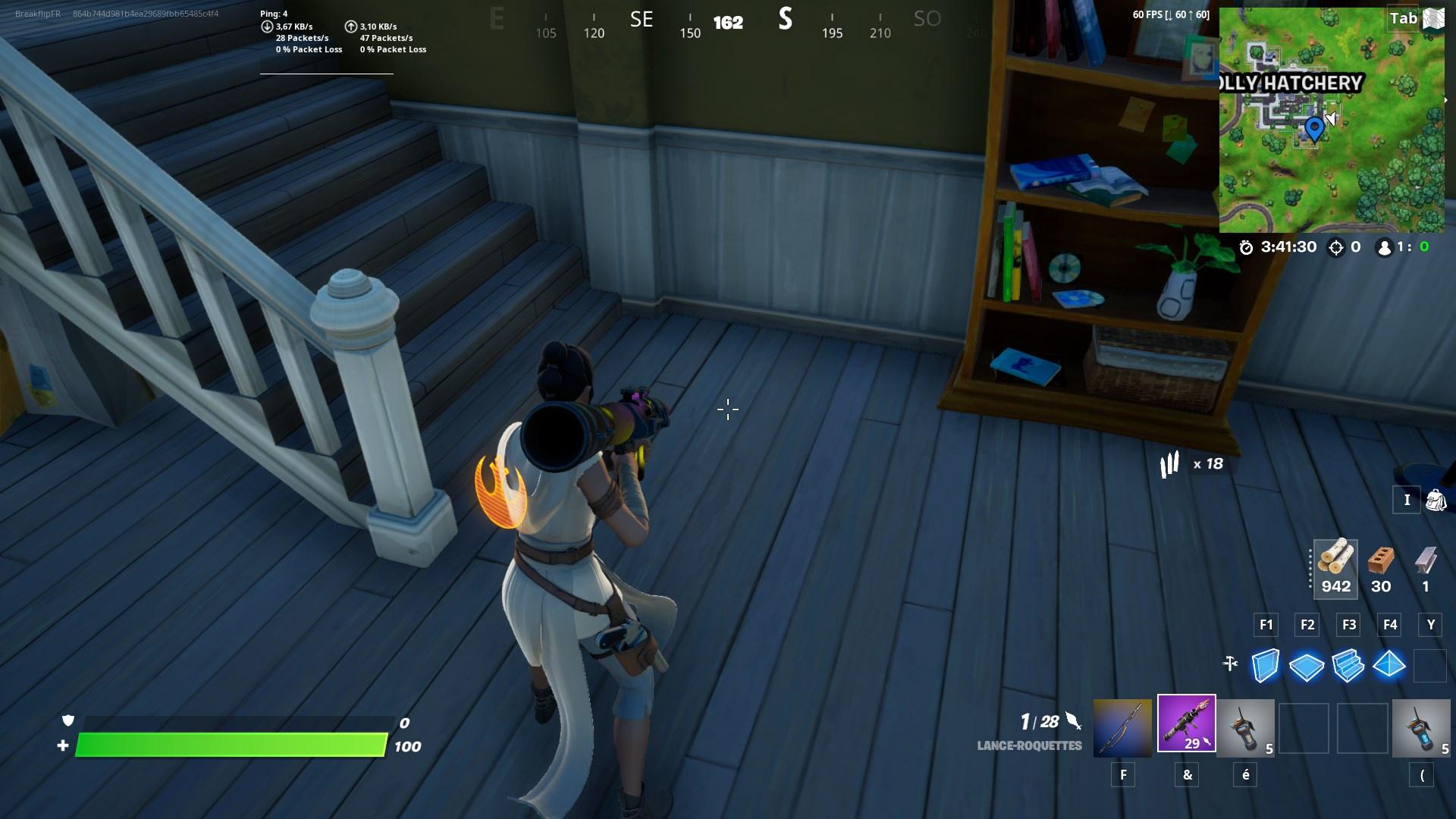Screen dimensions: 1456x819
Task: Click the players remaining icon
Action: click(x=1384, y=246)
